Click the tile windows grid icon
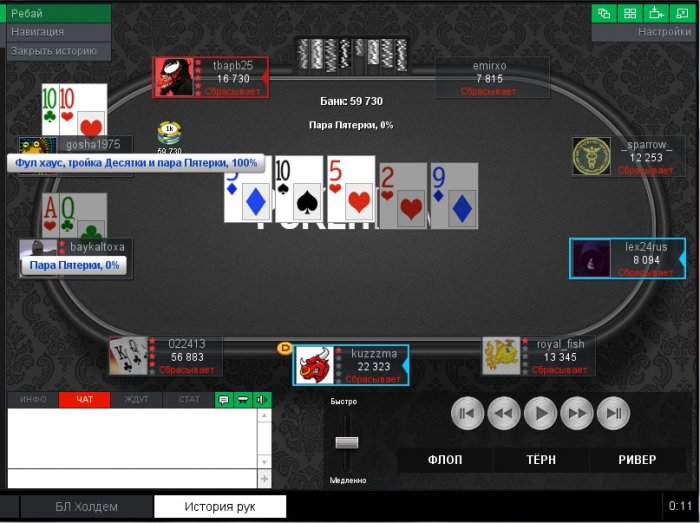 point(630,13)
